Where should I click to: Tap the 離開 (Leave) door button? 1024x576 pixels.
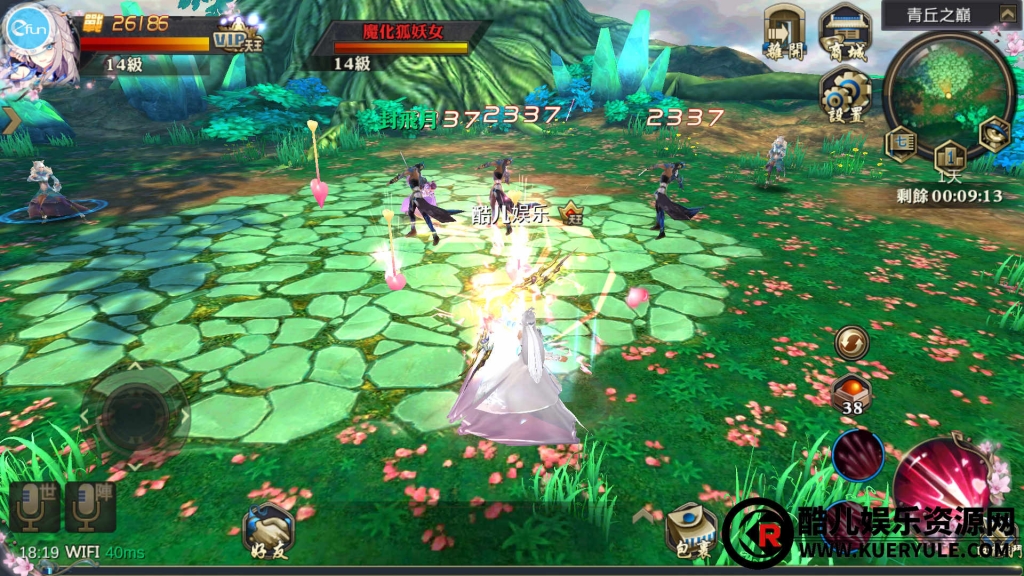point(784,31)
